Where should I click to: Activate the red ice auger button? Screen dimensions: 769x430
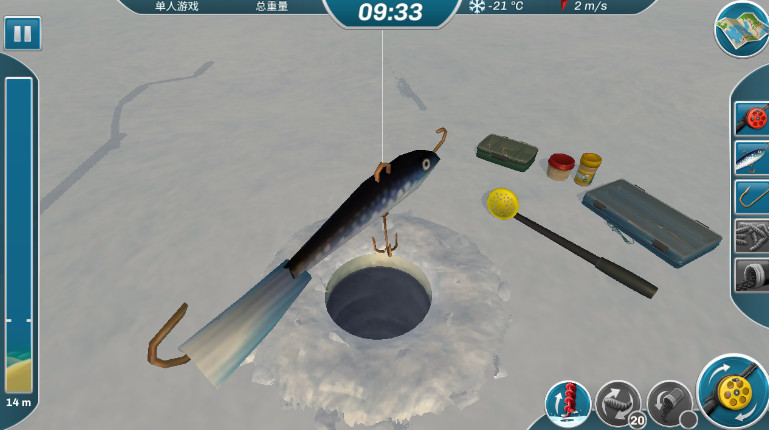[x=567, y=403]
